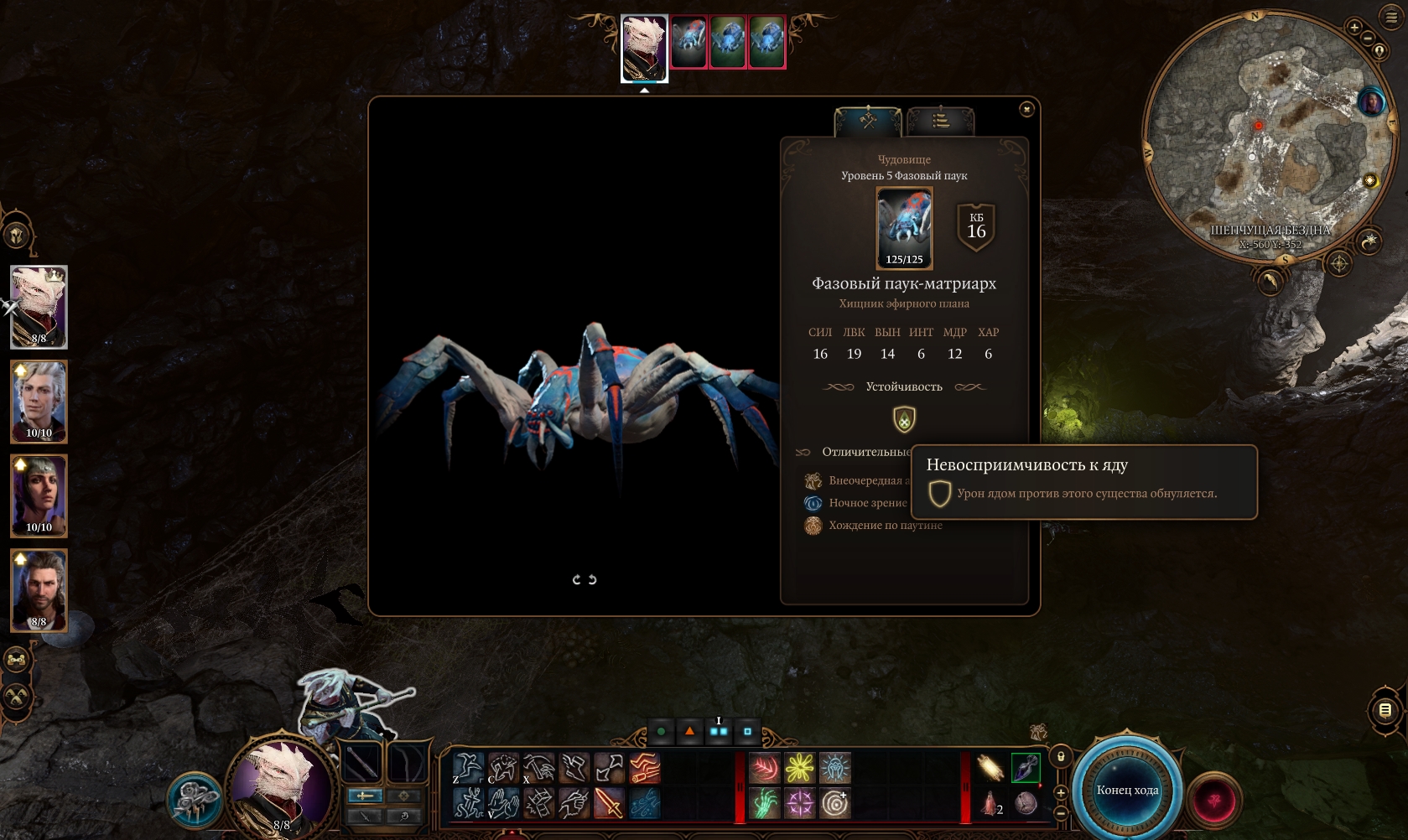Cast the green skeletal hand spell

[764, 803]
